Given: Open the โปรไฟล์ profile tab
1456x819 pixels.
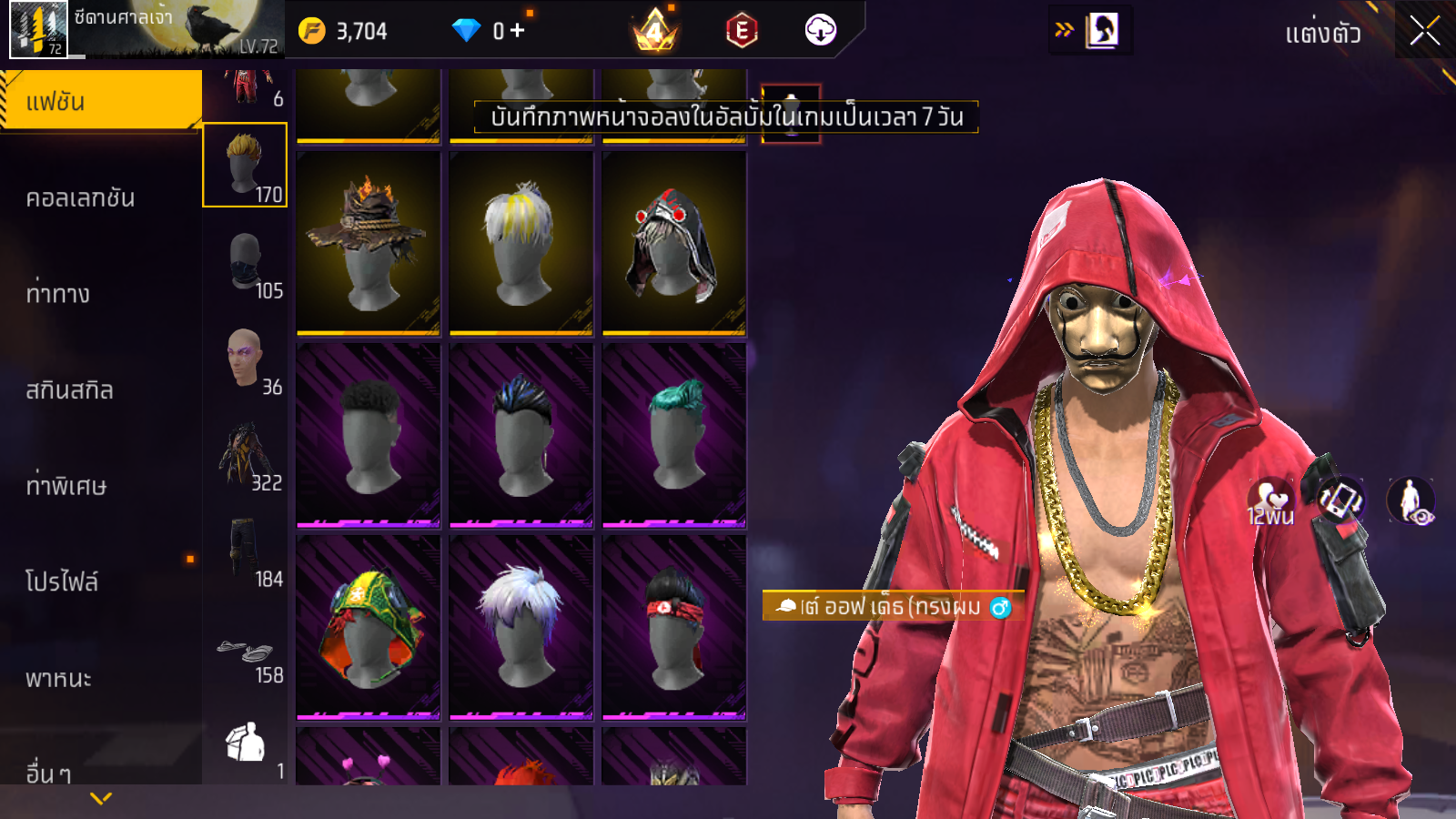Looking at the screenshot, I should [x=62, y=582].
